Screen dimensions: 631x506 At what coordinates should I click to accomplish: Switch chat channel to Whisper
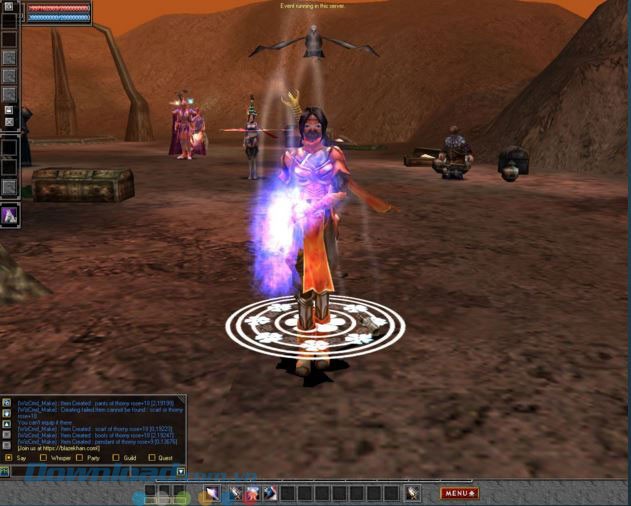point(43,458)
